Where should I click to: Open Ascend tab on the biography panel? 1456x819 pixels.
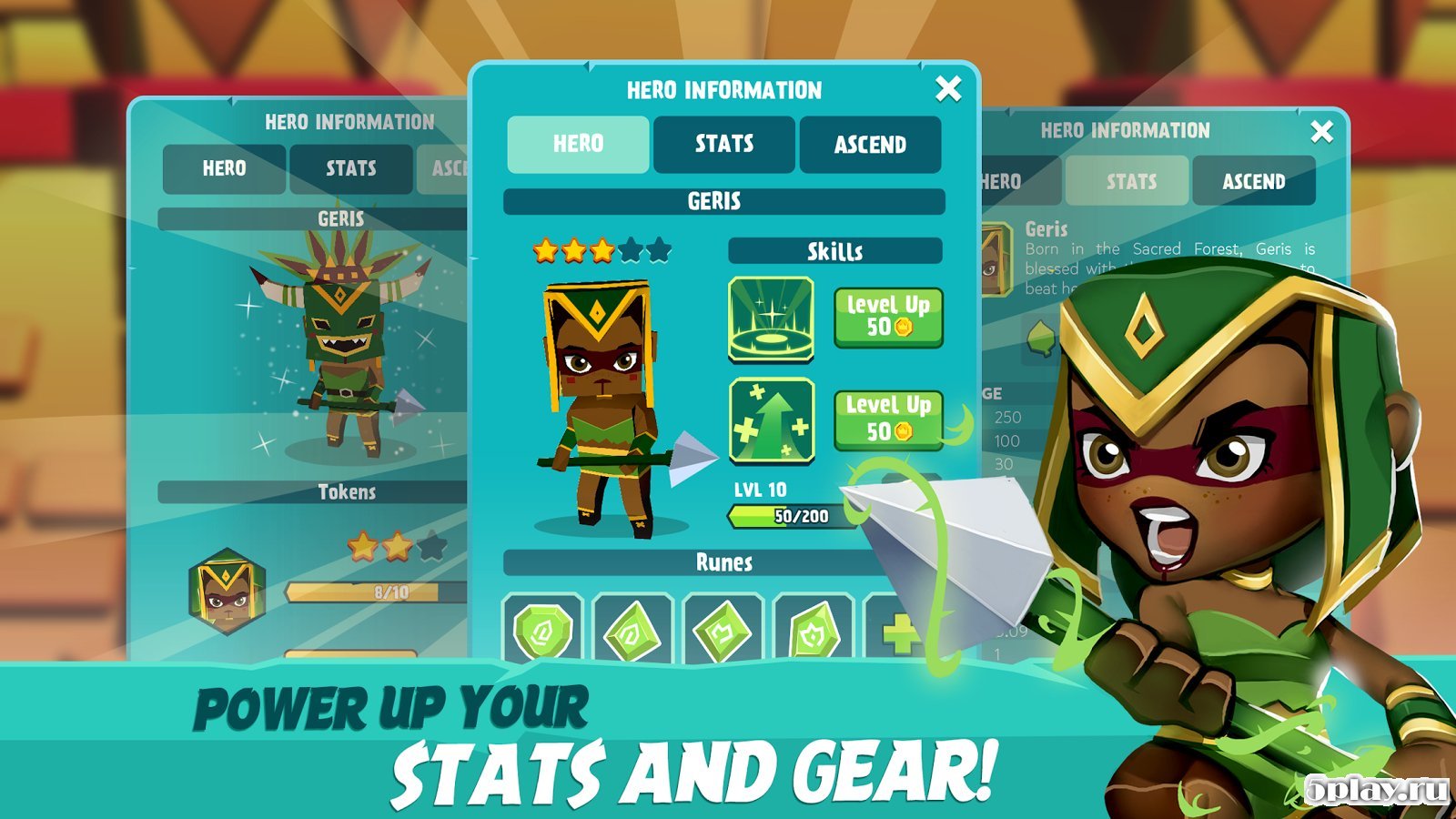coord(1253,181)
